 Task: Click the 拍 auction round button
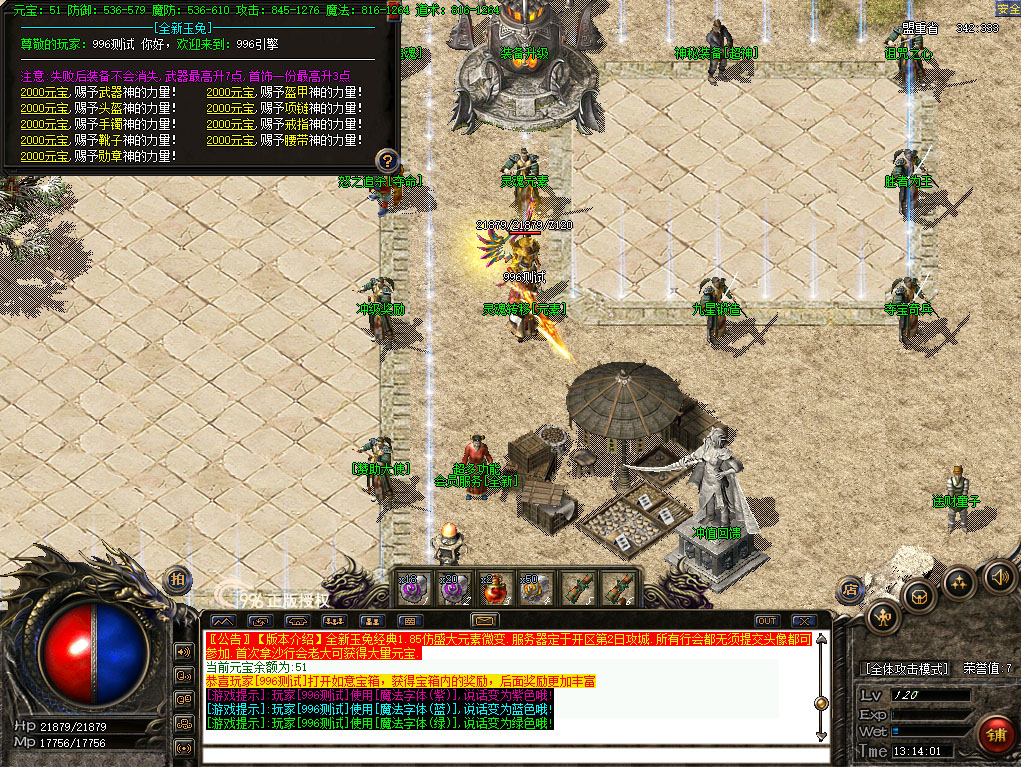[177, 579]
